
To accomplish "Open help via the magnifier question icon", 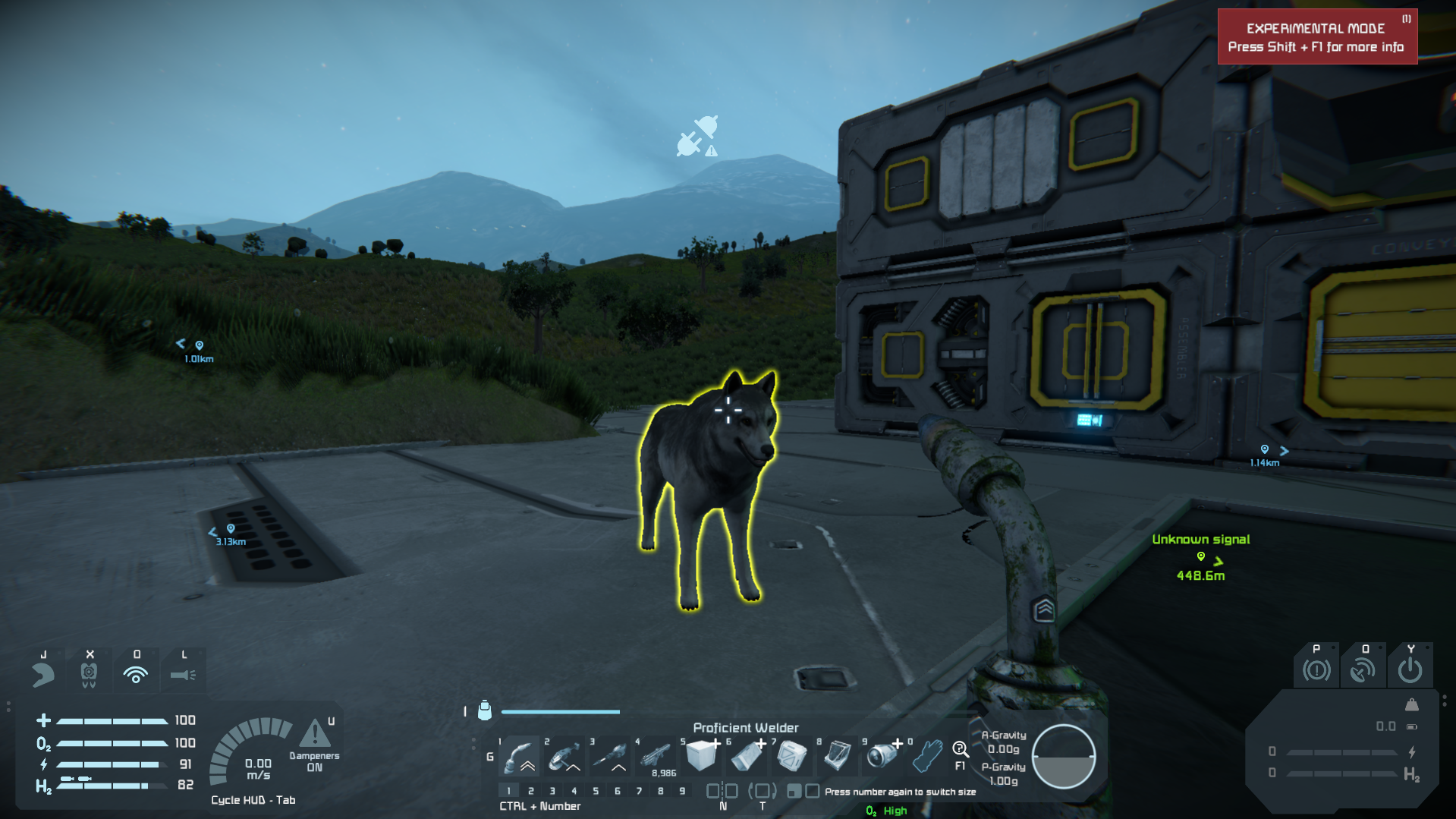I will (960, 751).
